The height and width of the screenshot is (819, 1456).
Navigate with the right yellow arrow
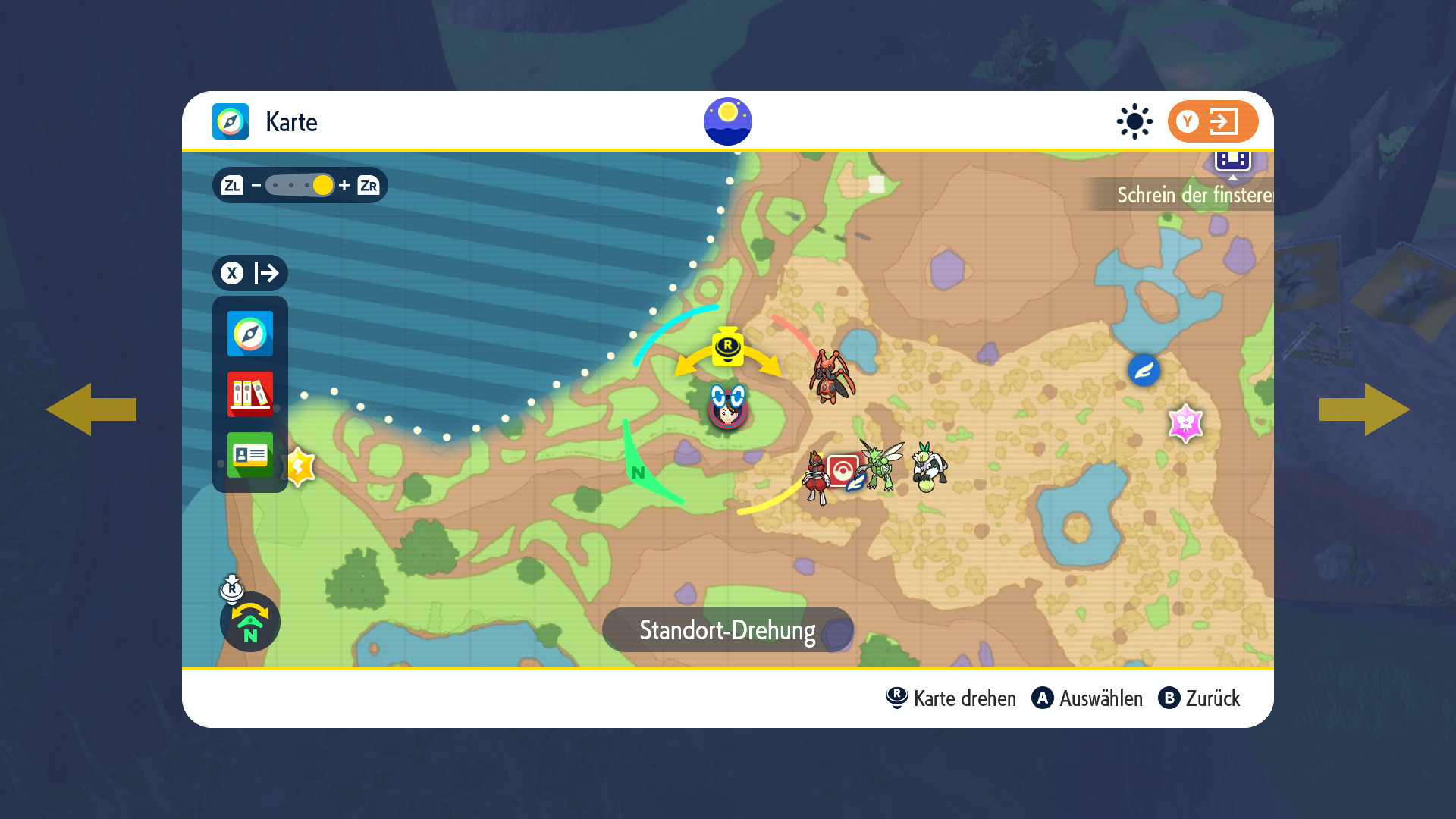pos(1365,409)
